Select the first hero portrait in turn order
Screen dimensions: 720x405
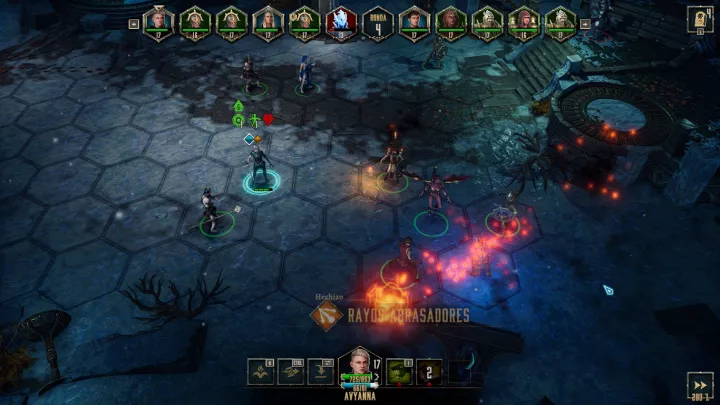pyautogui.click(x=158, y=22)
